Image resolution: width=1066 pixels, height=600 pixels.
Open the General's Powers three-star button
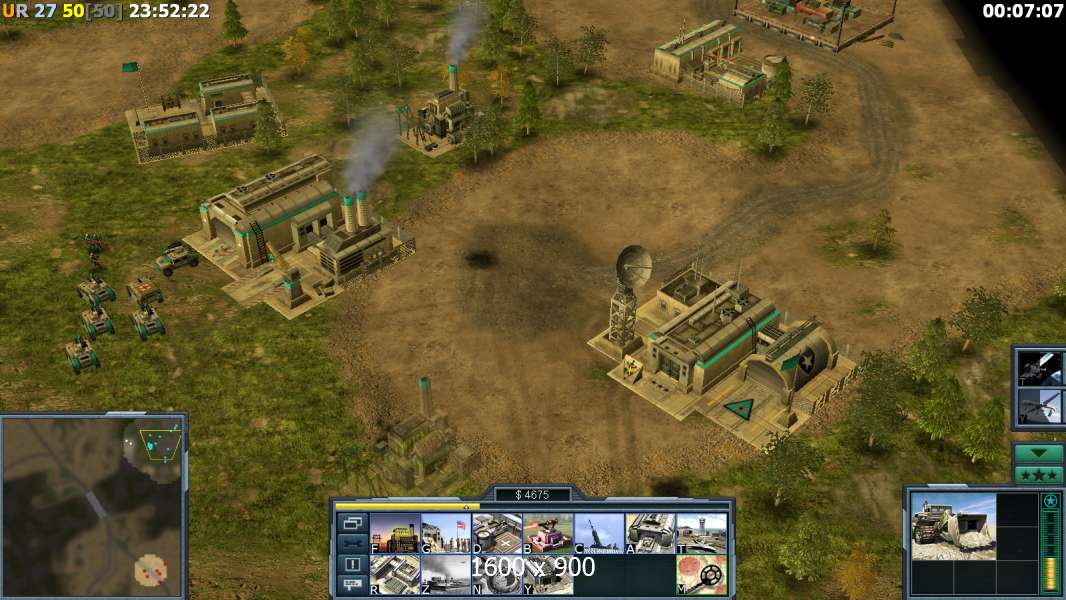(1039, 474)
